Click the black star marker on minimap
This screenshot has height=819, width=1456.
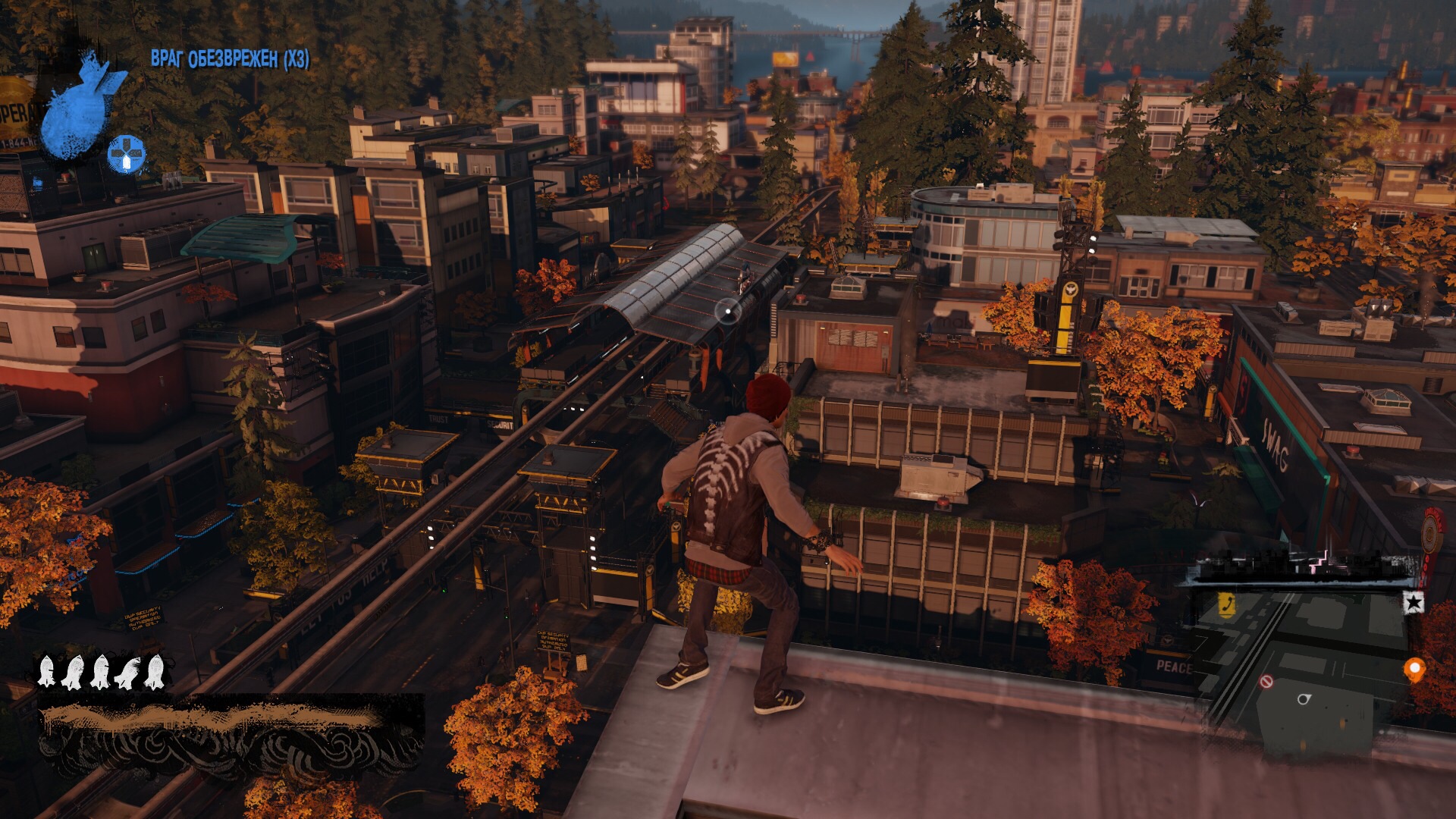pos(1413,603)
